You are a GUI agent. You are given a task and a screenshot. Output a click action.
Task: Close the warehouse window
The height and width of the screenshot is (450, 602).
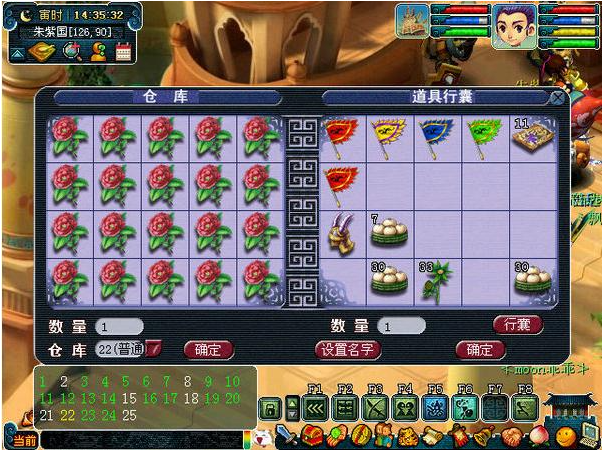coord(557,98)
